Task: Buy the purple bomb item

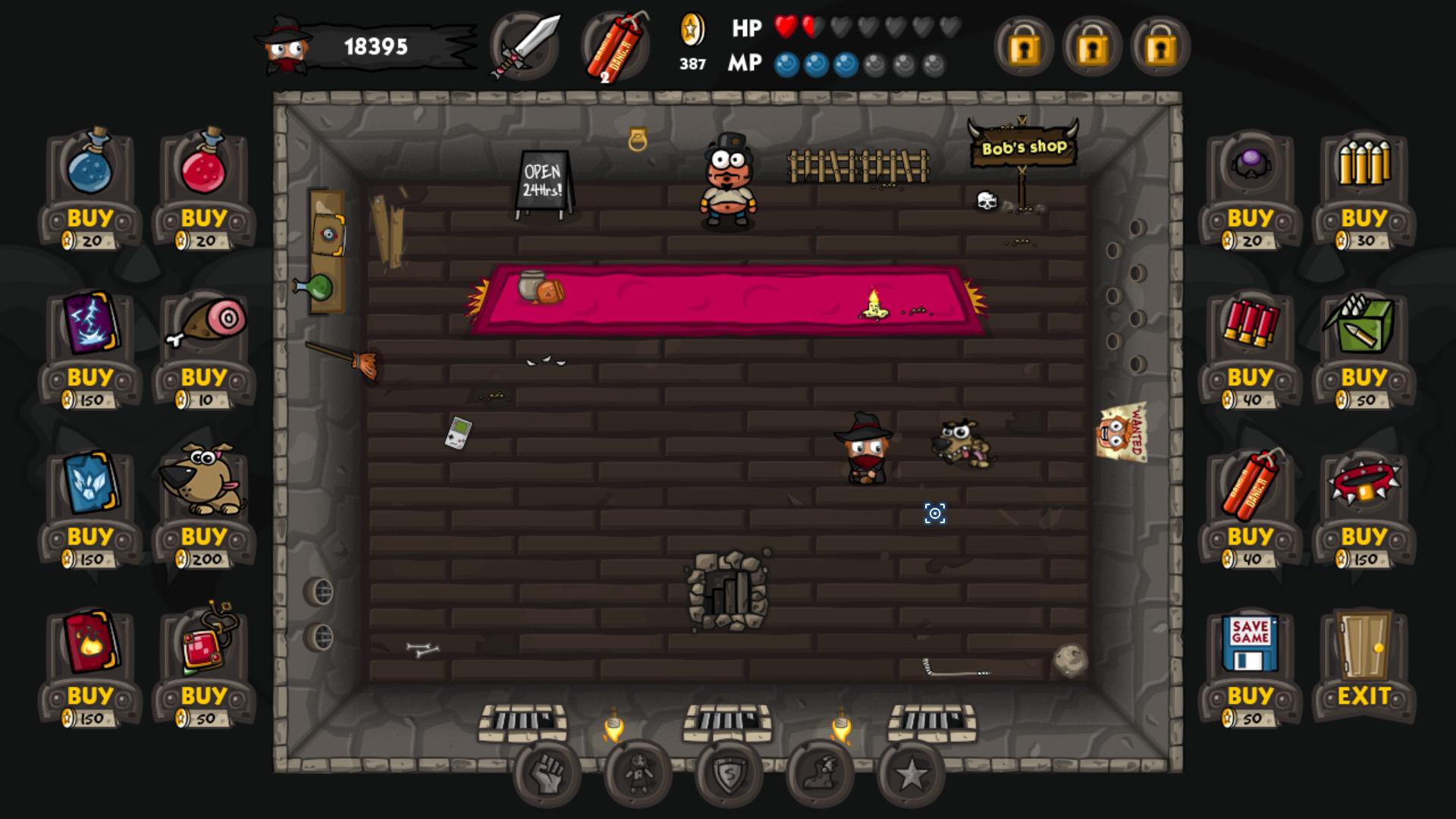Action: coord(1250,218)
